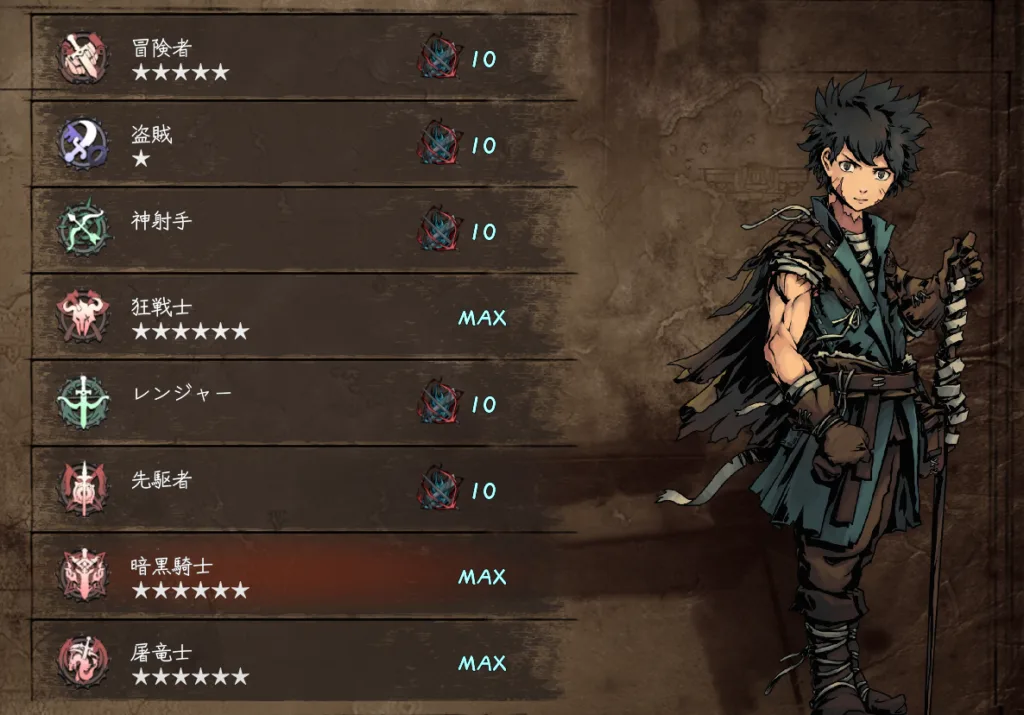Select the 冒険者 class row
The image size is (1024, 715).
(300, 58)
